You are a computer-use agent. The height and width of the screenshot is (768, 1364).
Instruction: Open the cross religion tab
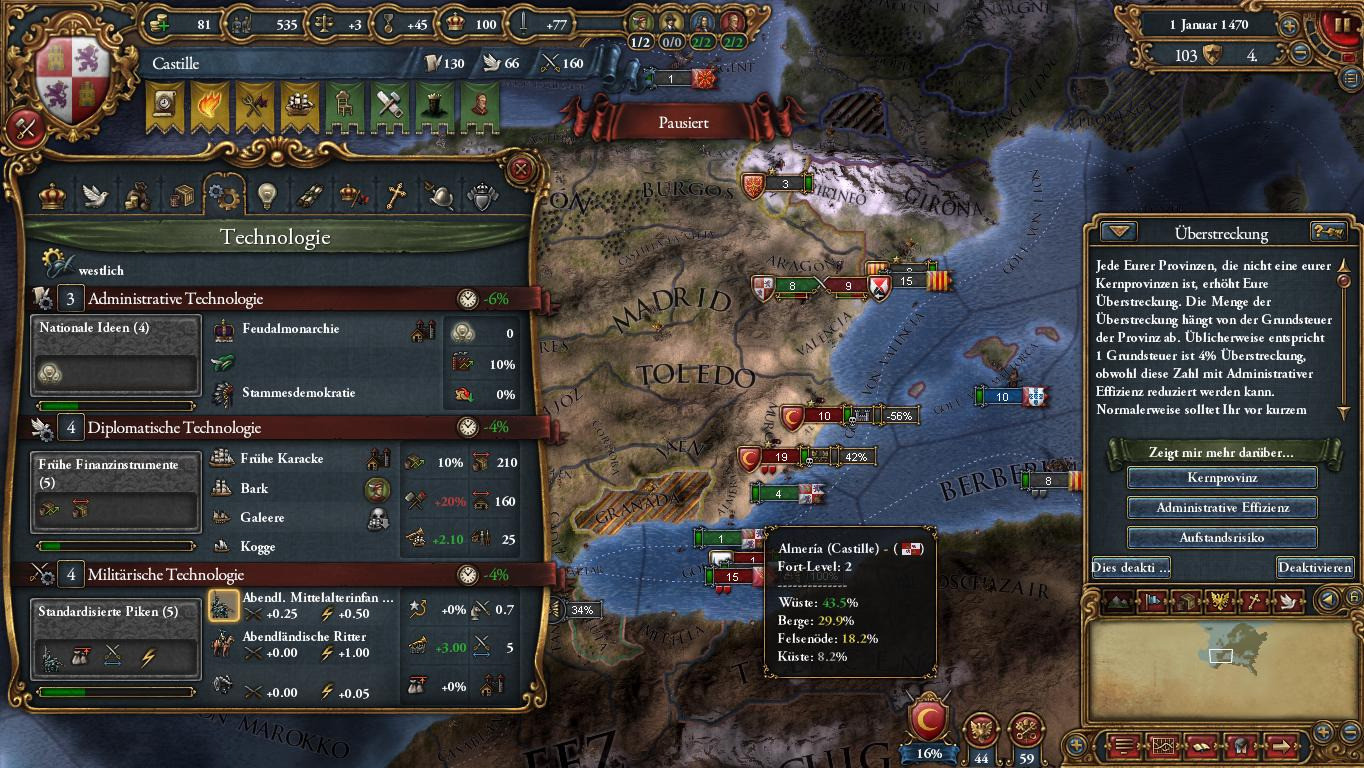397,196
